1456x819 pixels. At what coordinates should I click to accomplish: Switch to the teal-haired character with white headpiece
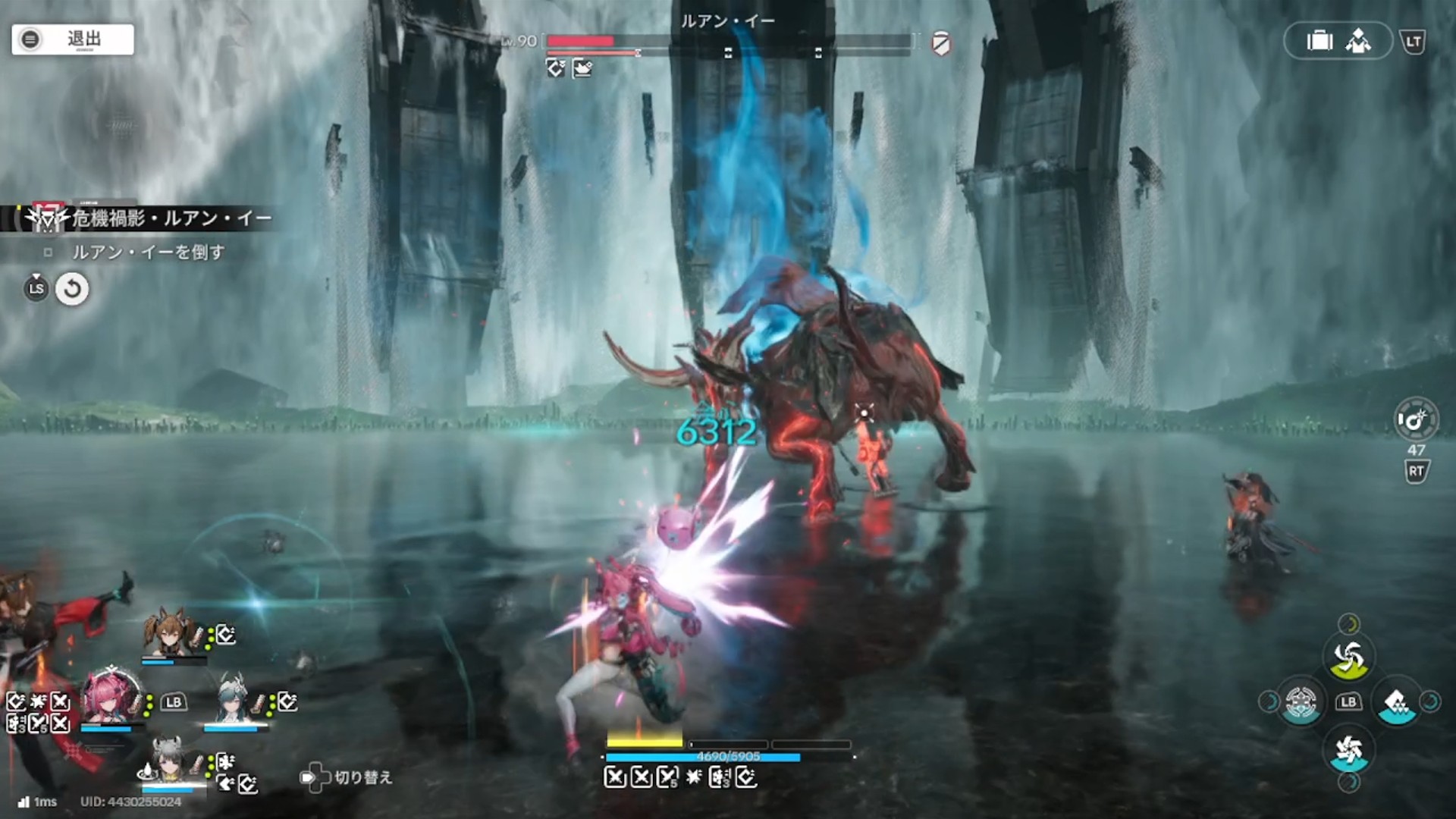click(232, 699)
